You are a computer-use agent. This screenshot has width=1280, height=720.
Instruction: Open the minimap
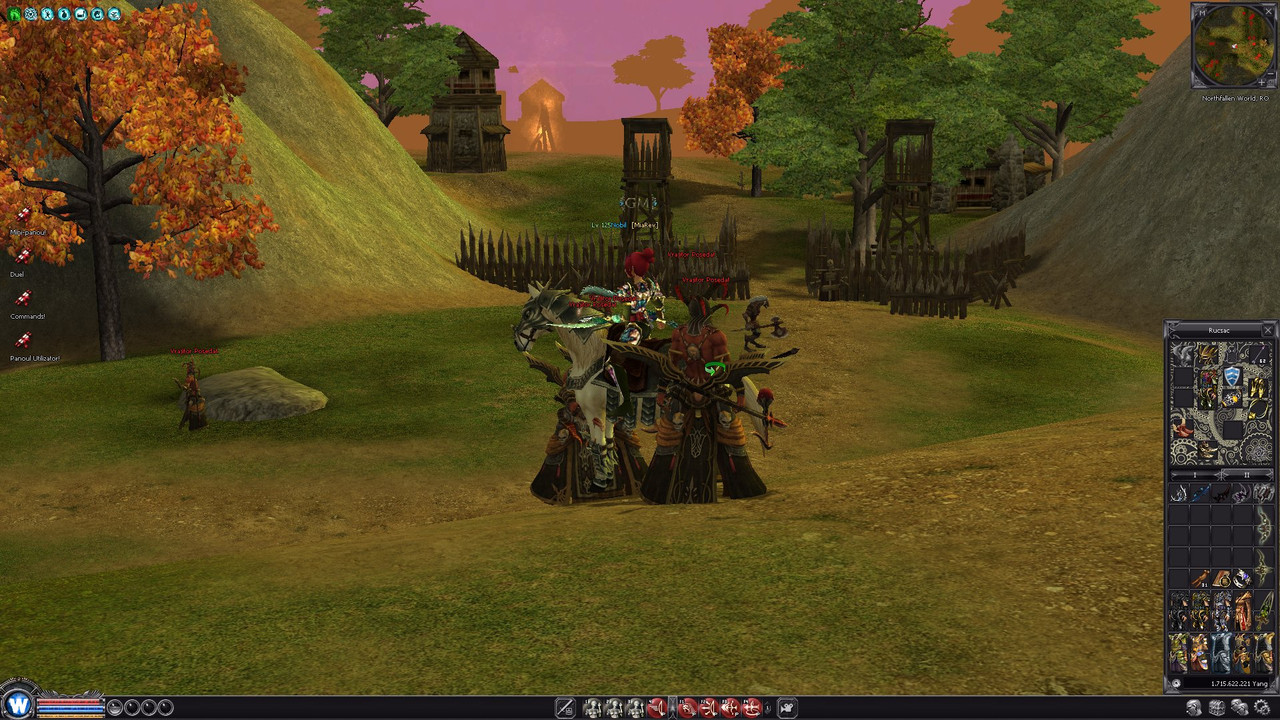(1234, 45)
